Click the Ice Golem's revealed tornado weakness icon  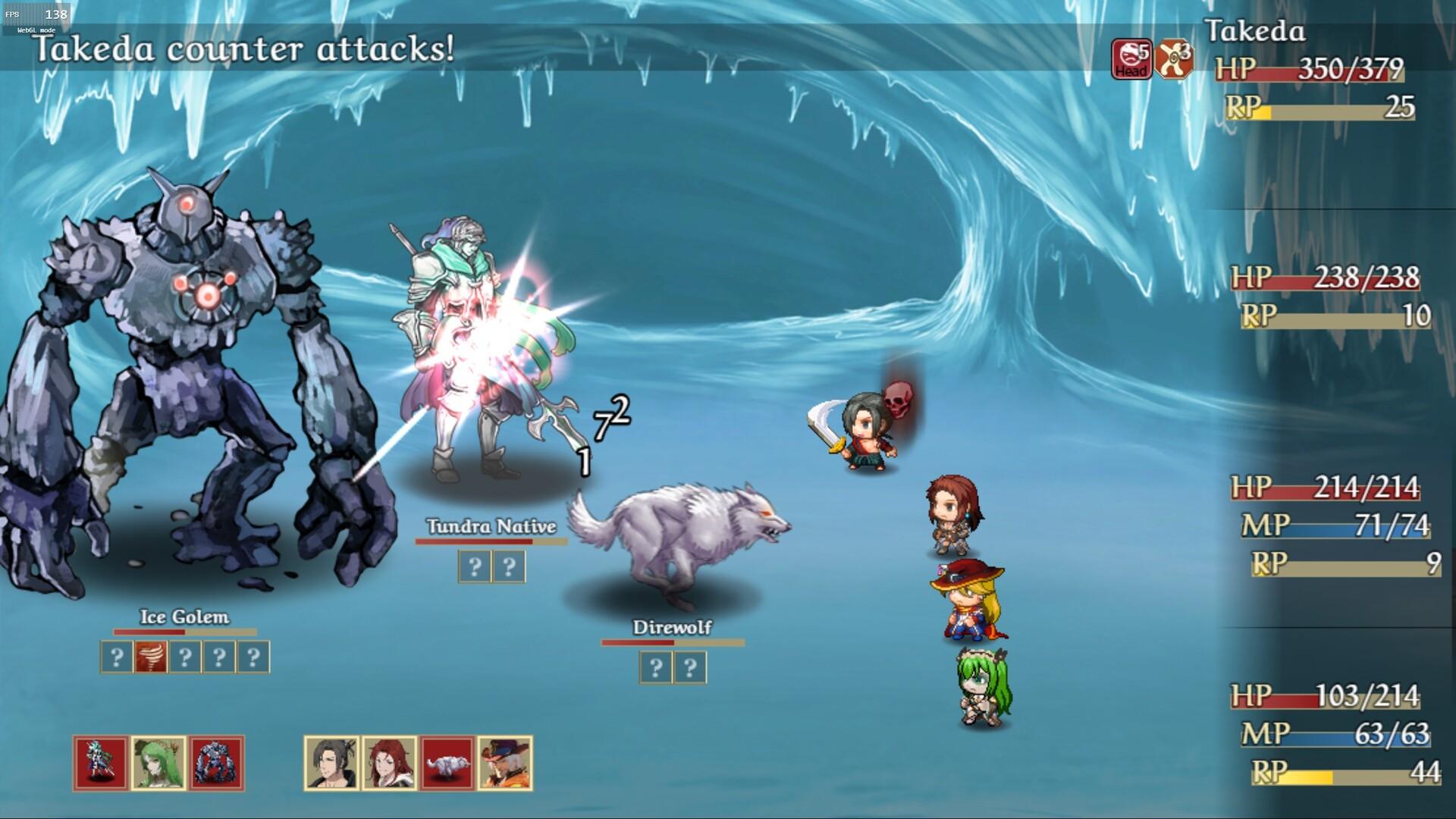coord(150,657)
